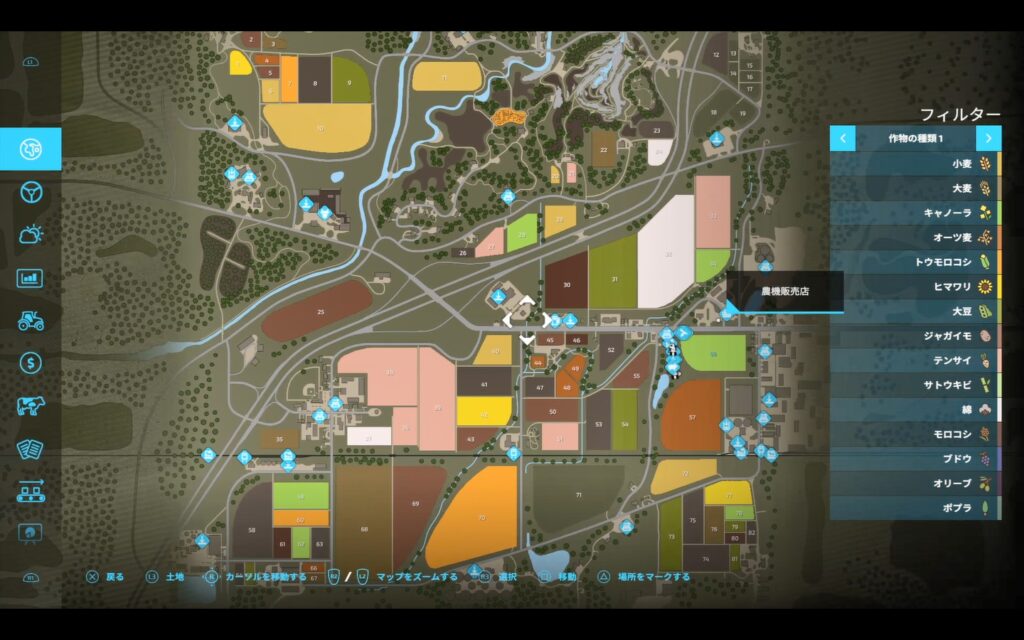Open the price statistics chart tab
The width and height of the screenshot is (1024, 640).
click(30, 278)
